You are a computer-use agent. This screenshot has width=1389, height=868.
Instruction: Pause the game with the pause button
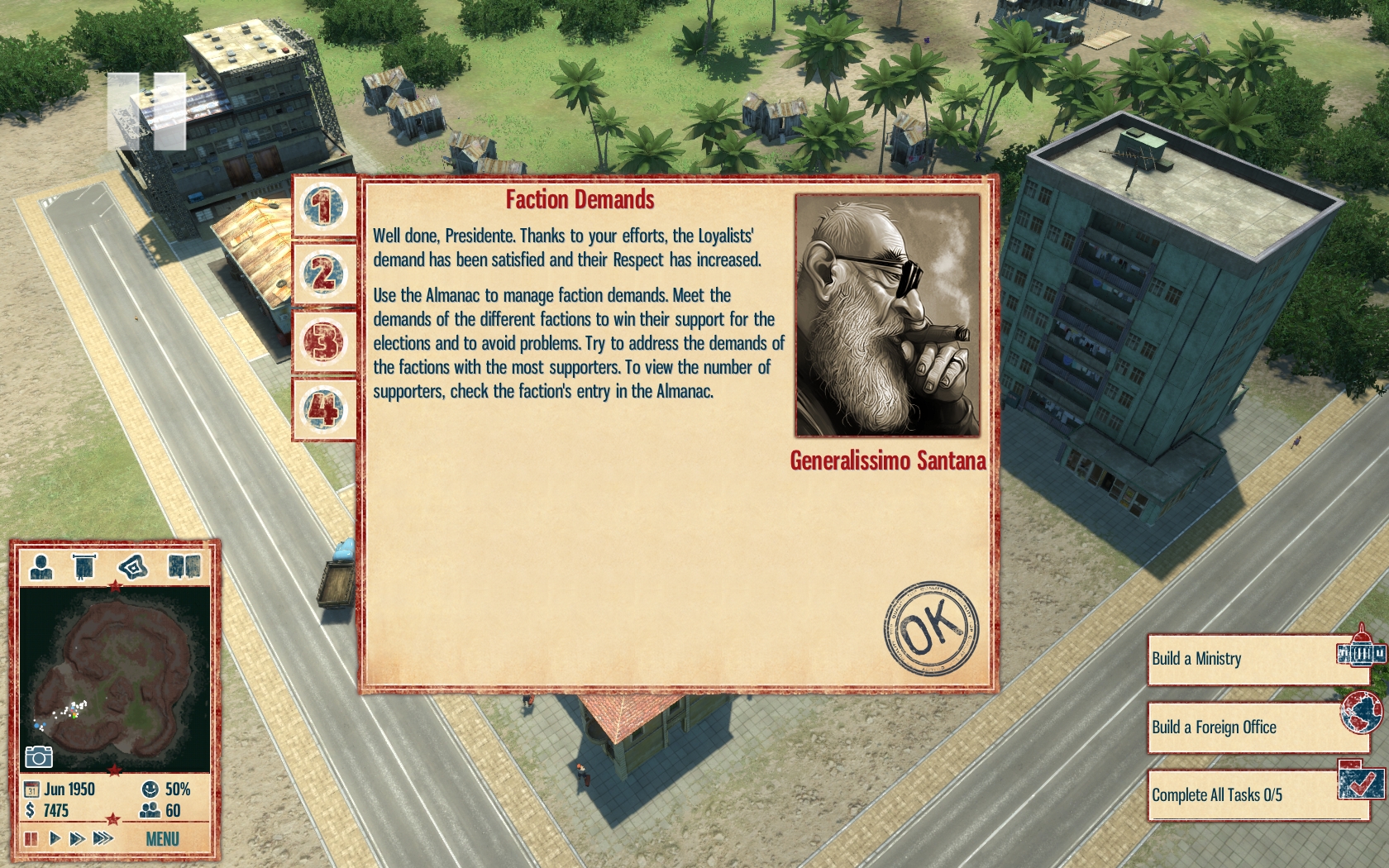31,839
